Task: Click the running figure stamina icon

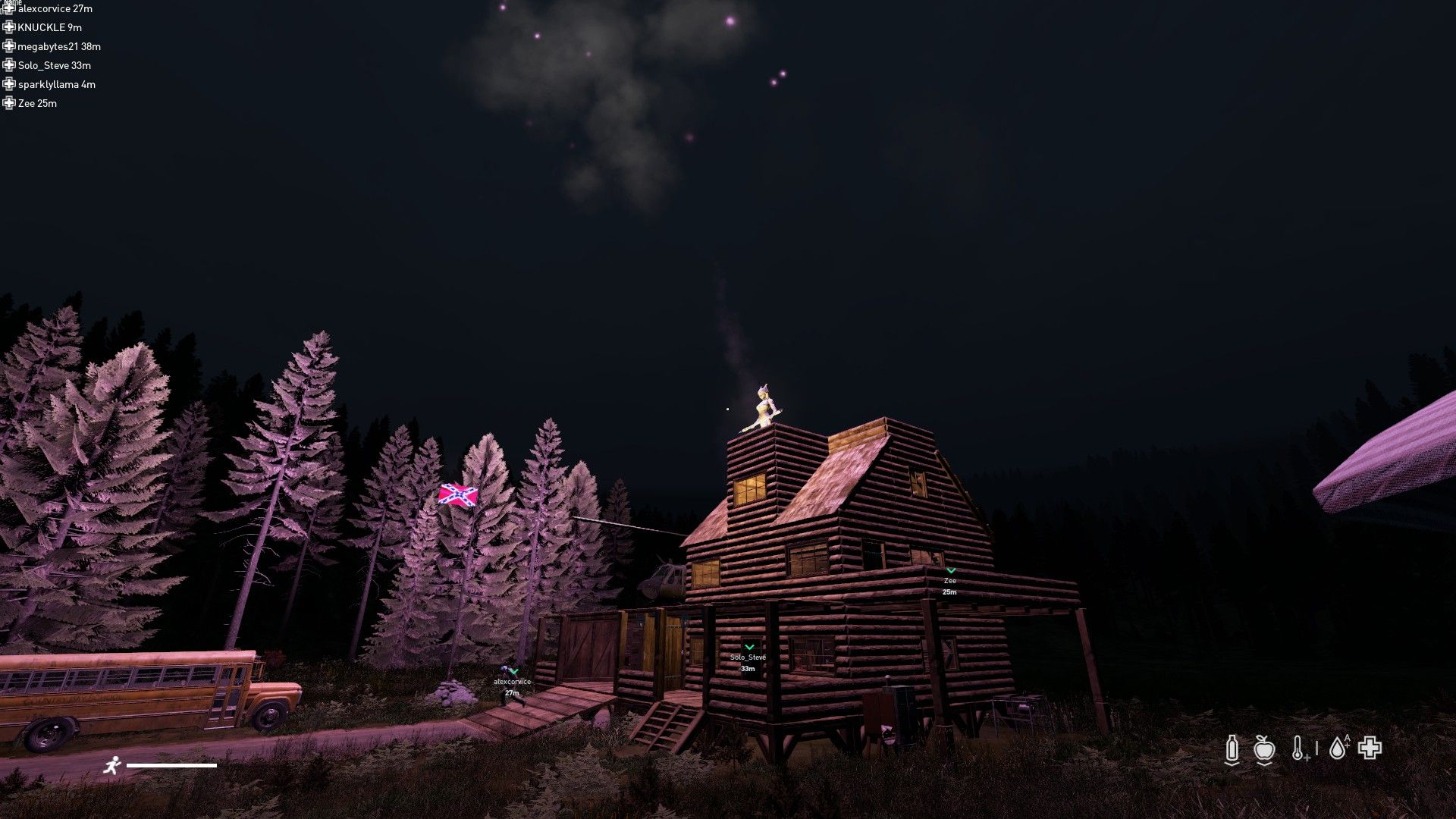Action: [114, 765]
